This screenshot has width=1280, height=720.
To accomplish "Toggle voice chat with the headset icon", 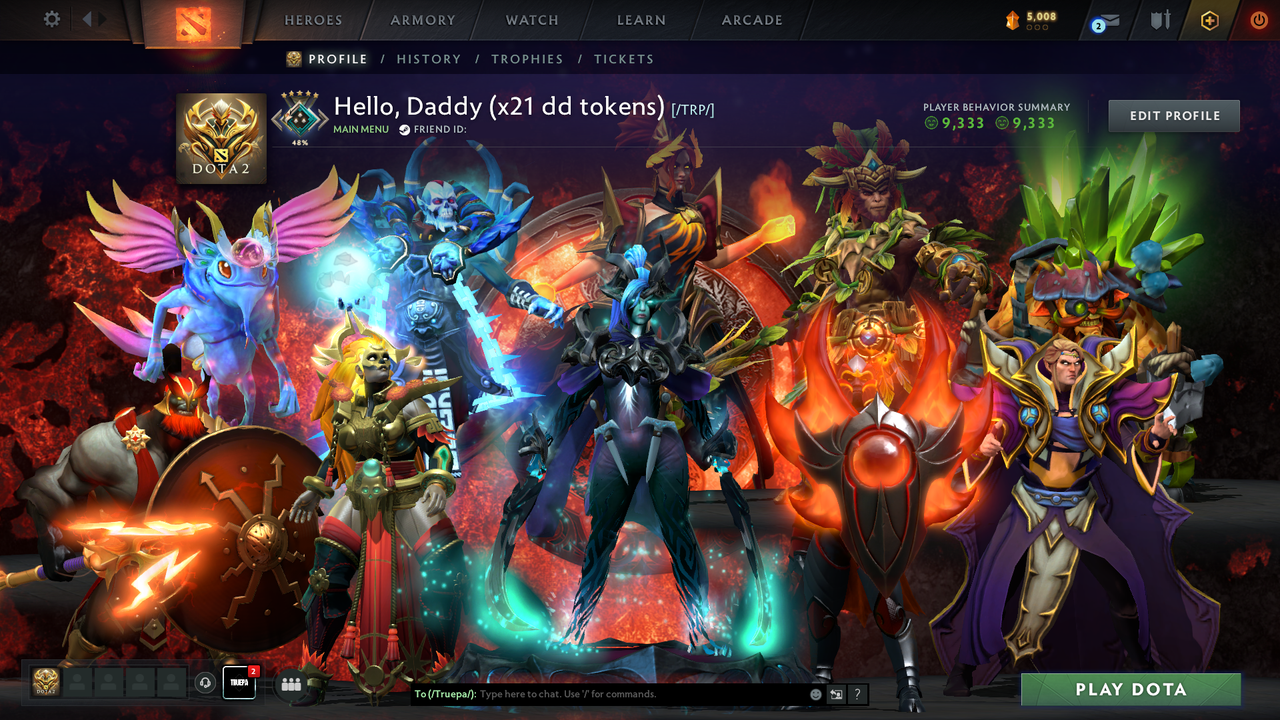I will (x=207, y=684).
